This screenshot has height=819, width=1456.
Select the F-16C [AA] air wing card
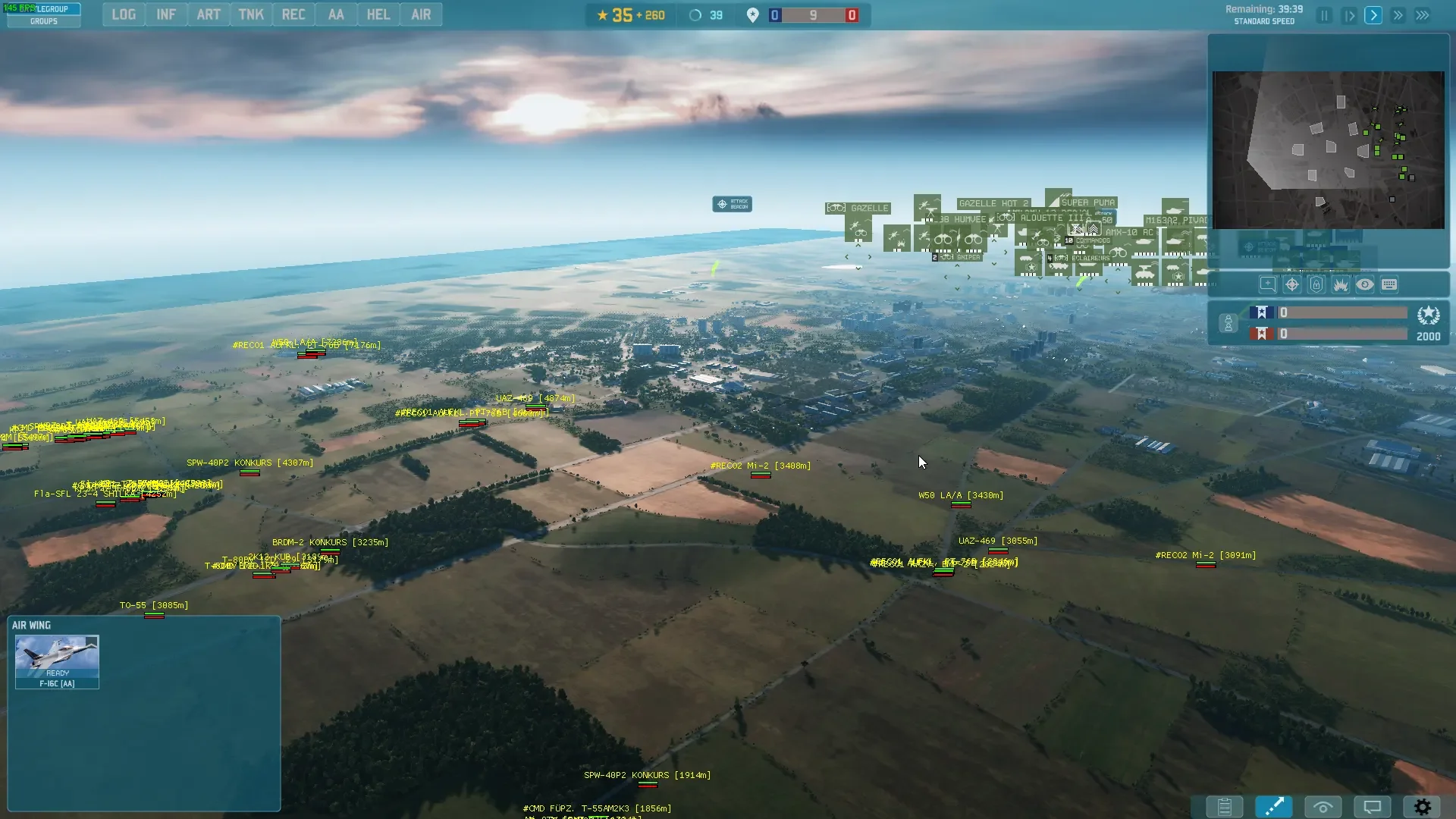coord(57,662)
